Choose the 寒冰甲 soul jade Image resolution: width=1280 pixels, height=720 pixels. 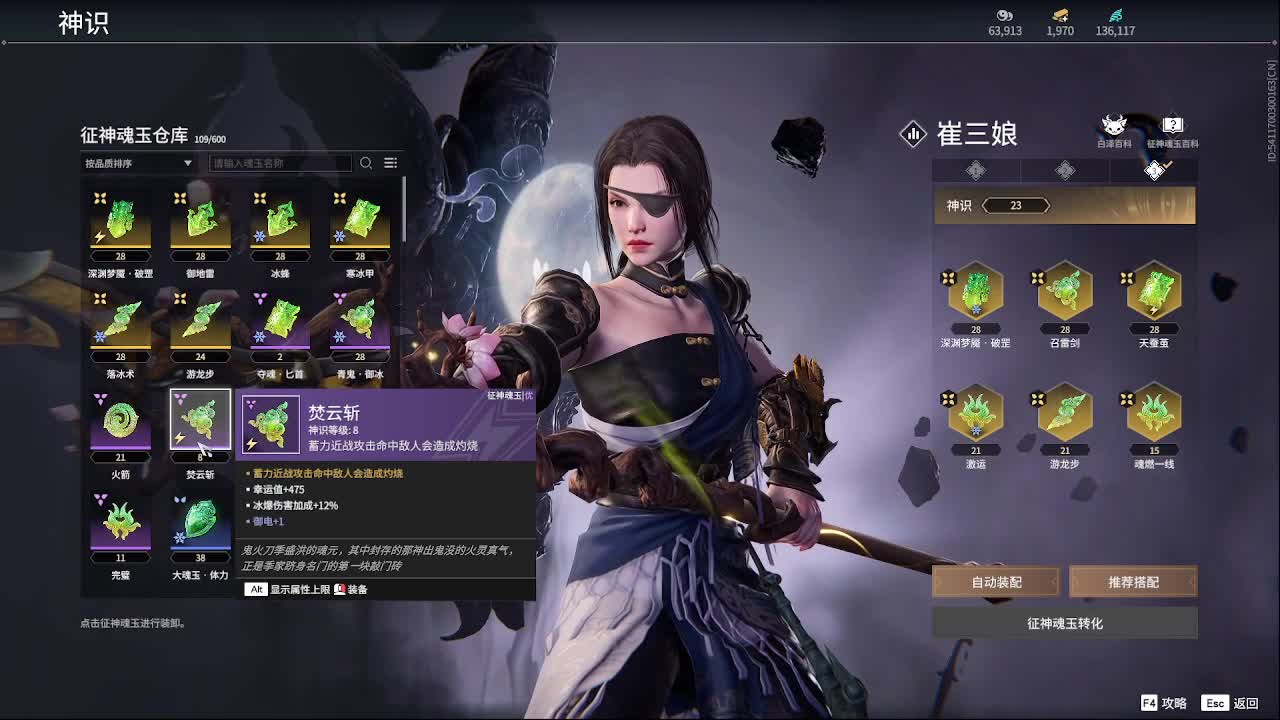[x=360, y=221]
